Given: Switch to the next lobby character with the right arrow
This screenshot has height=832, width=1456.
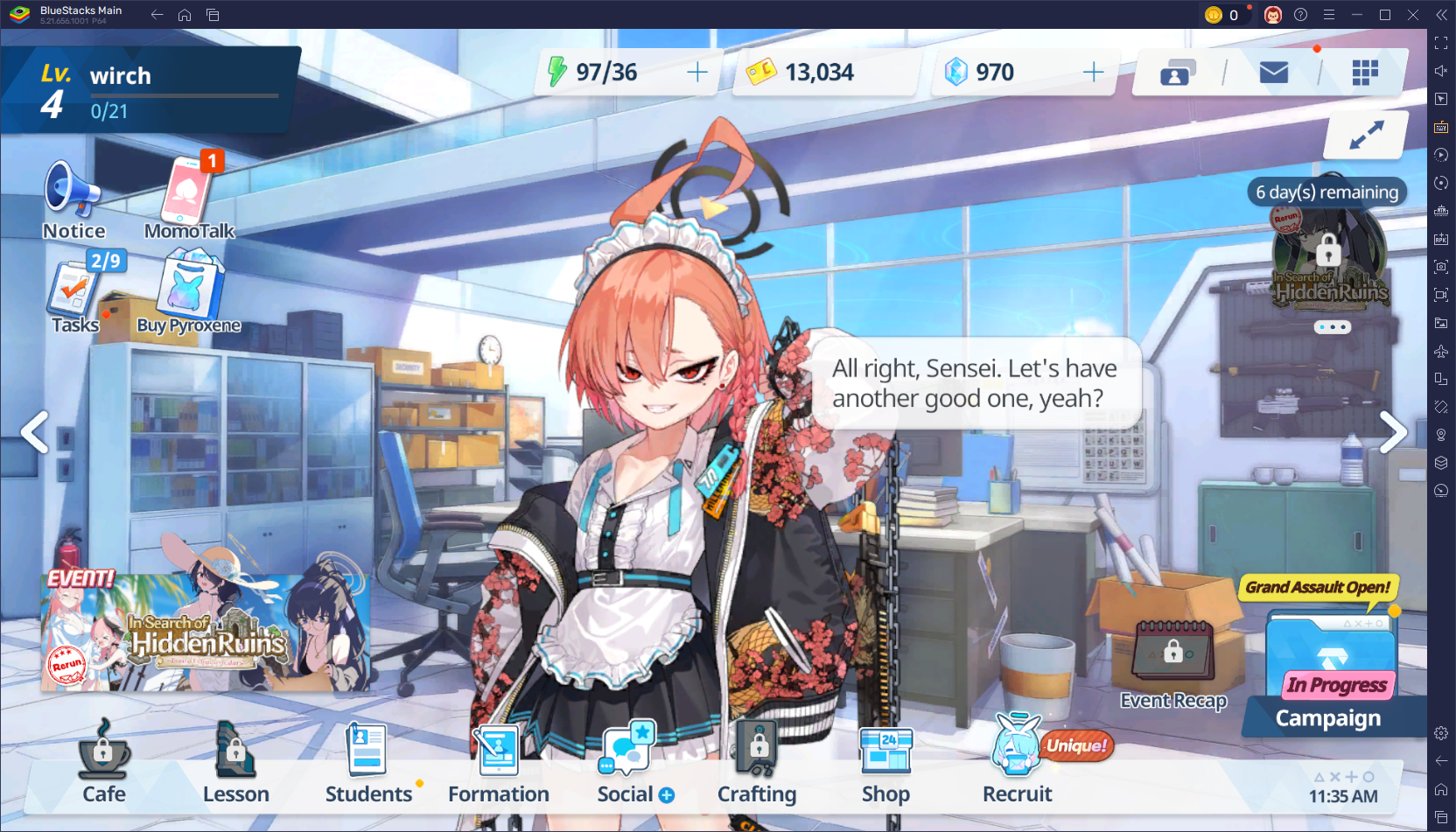Looking at the screenshot, I should click(x=1393, y=432).
